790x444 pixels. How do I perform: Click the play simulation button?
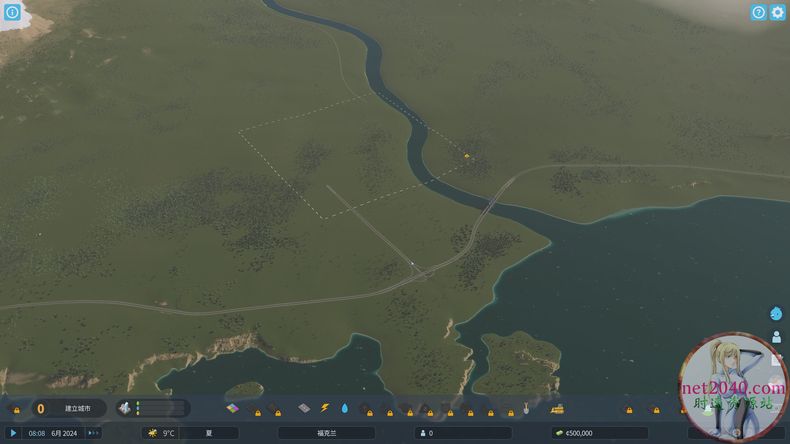[x=14, y=433]
